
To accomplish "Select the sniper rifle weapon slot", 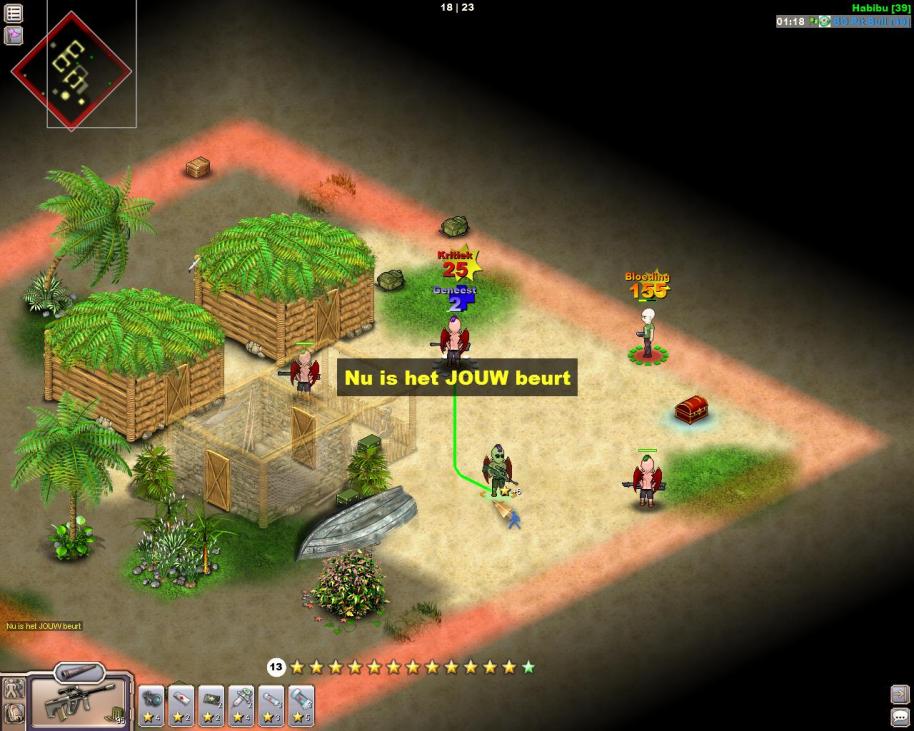I will coord(81,702).
